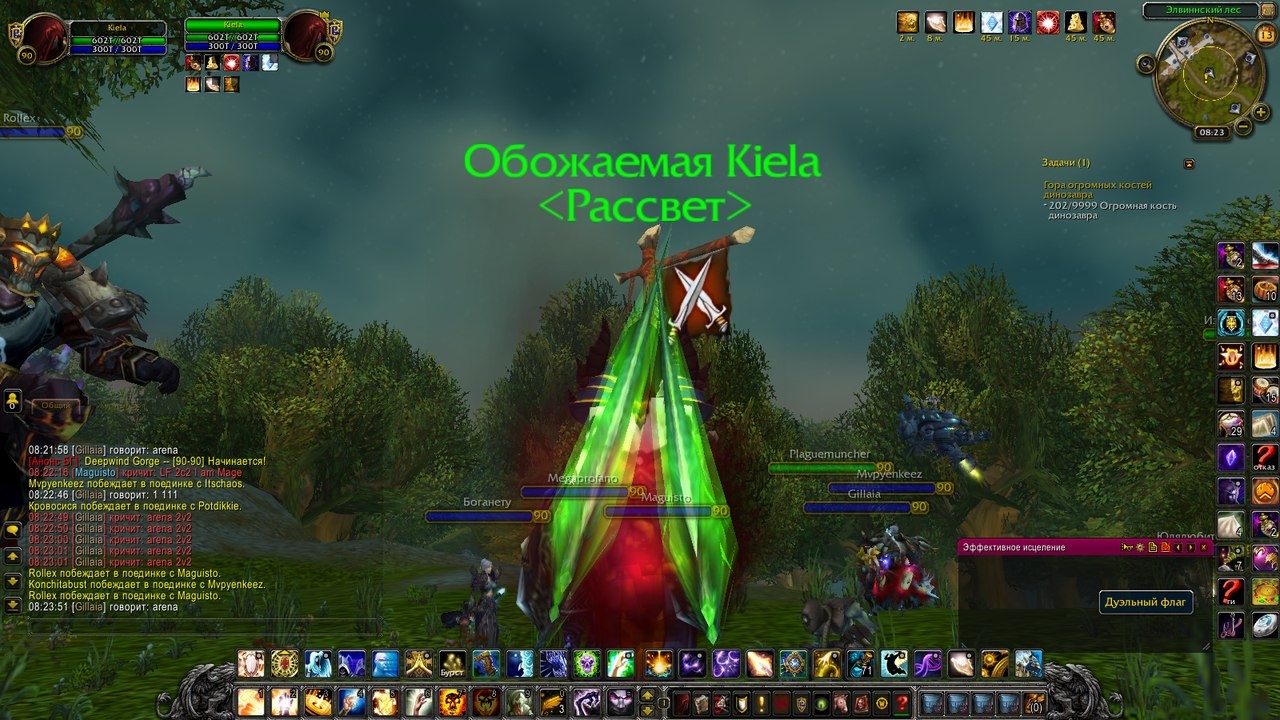Click the quest log exclamation mark button
Image resolution: width=1280 pixels, height=720 pixels.
(x=760, y=703)
